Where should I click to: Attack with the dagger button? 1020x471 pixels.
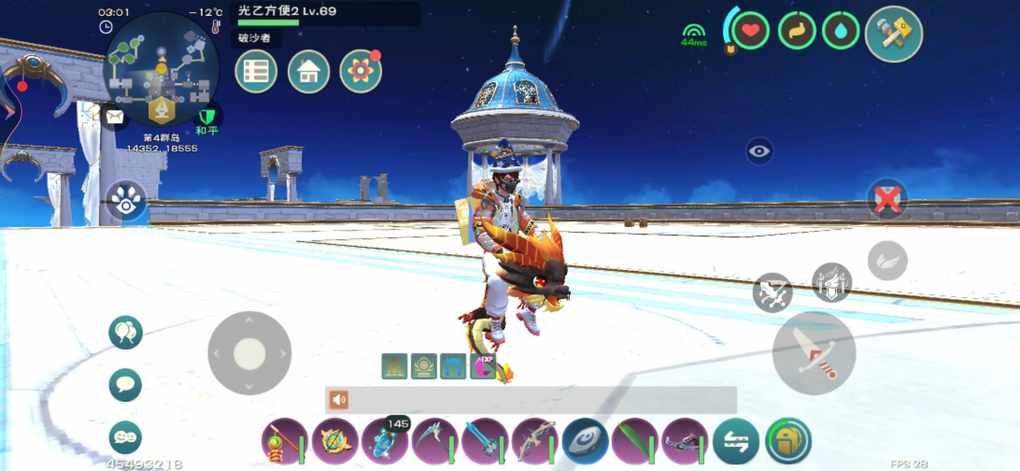pos(813,352)
